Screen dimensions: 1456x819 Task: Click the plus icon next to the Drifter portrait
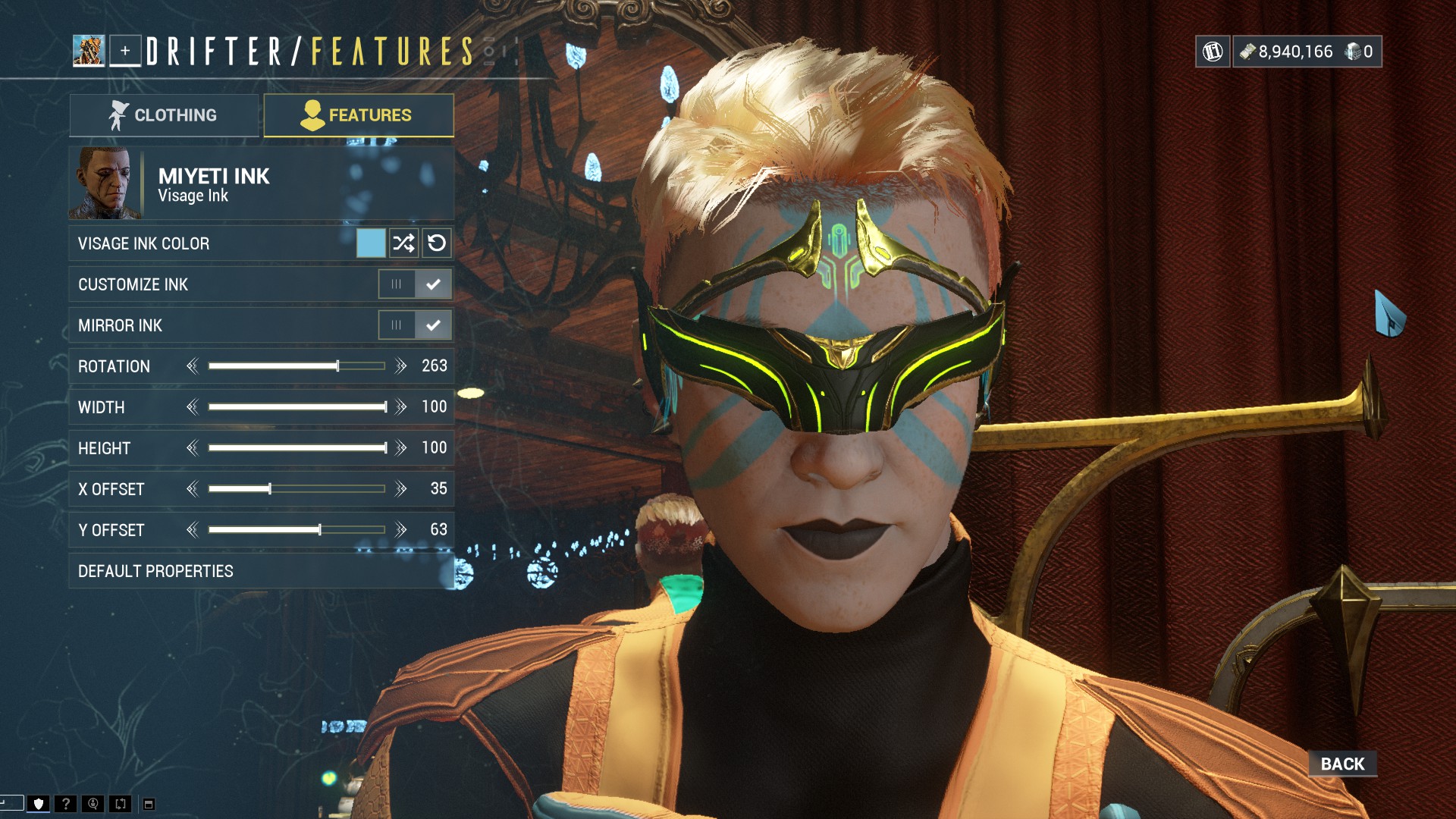tap(125, 51)
